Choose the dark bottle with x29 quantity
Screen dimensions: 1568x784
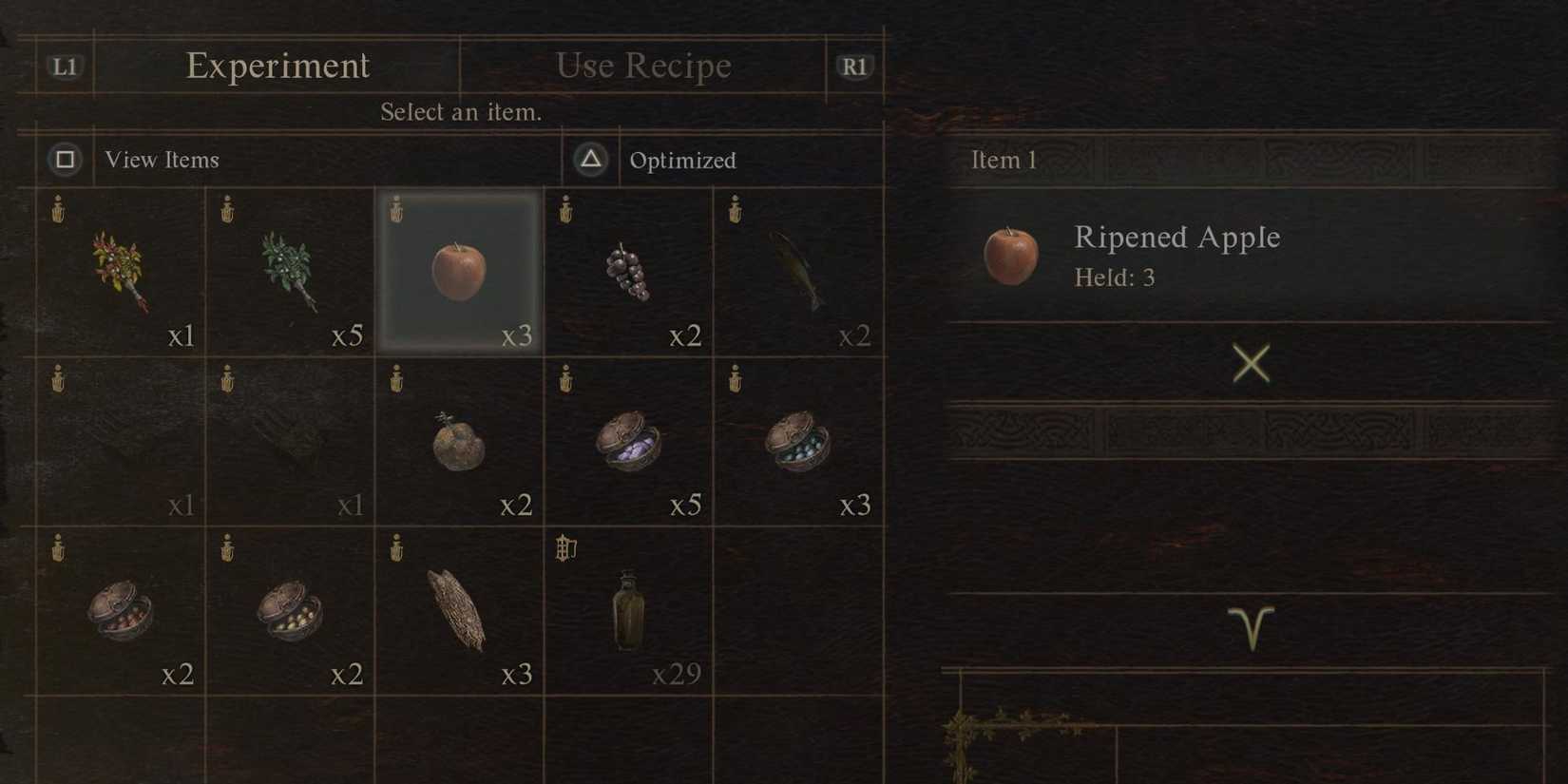[629, 611]
